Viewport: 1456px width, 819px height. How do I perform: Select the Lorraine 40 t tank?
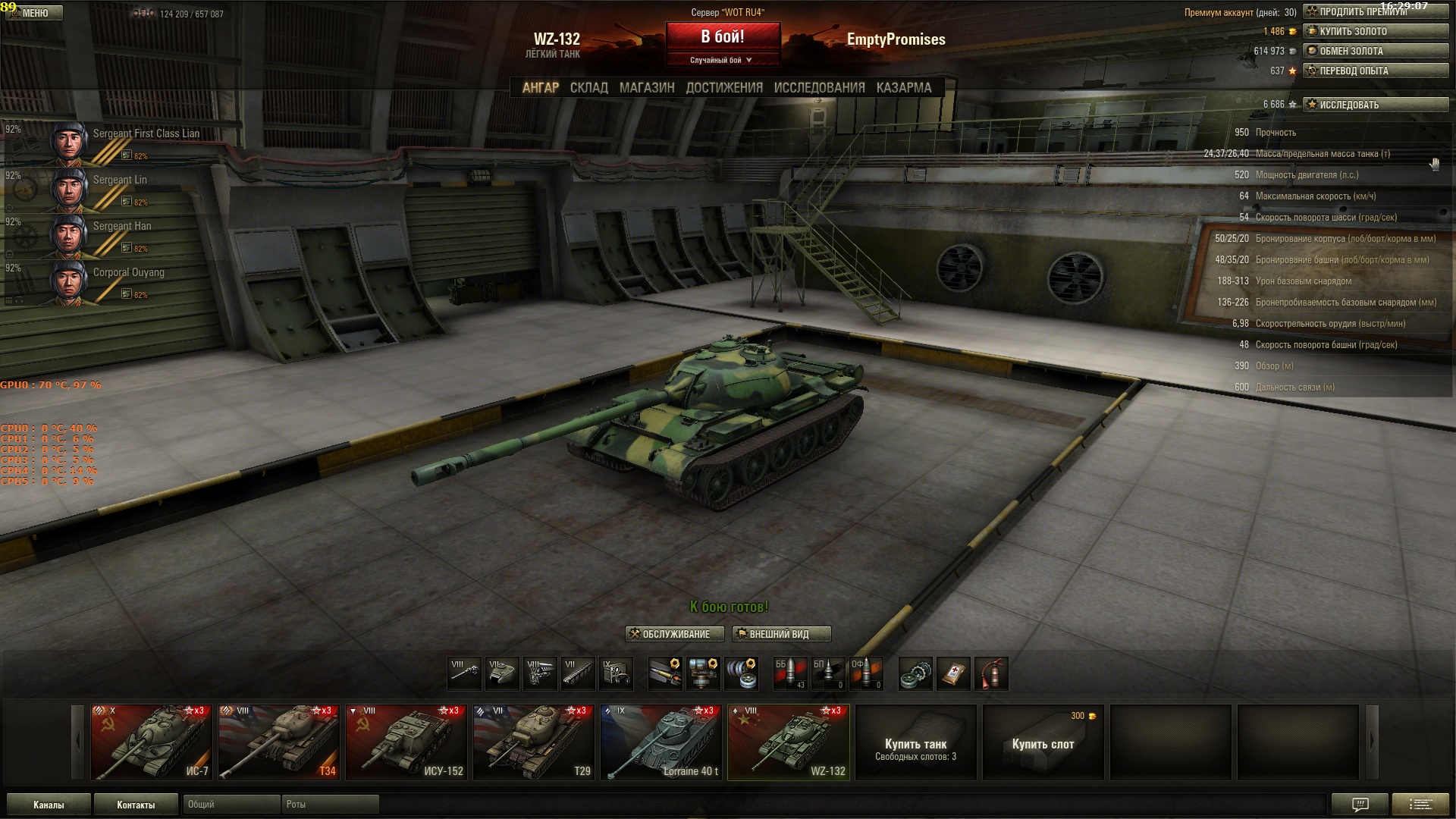[661, 742]
